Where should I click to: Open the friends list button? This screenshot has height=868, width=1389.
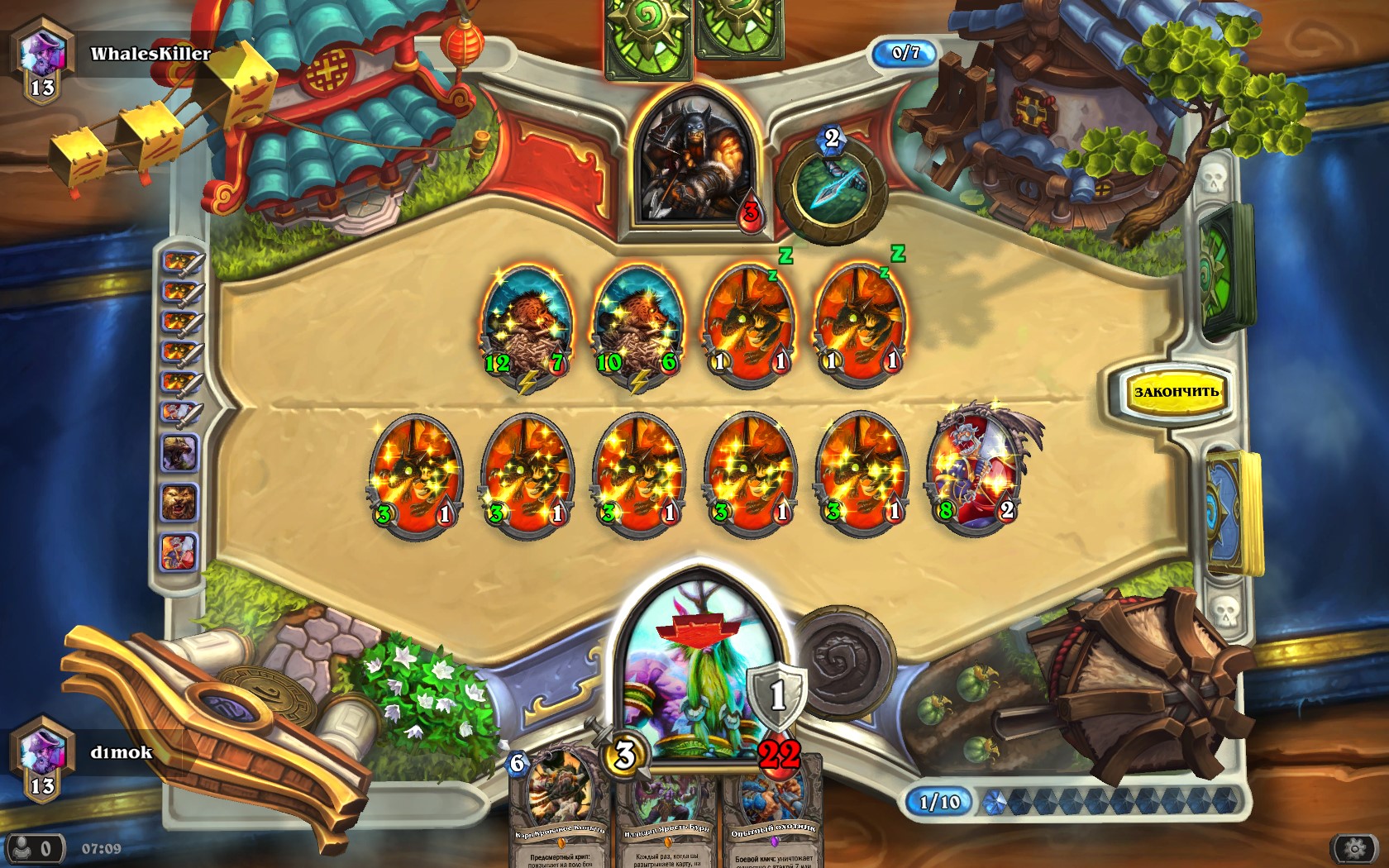pos(34,848)
